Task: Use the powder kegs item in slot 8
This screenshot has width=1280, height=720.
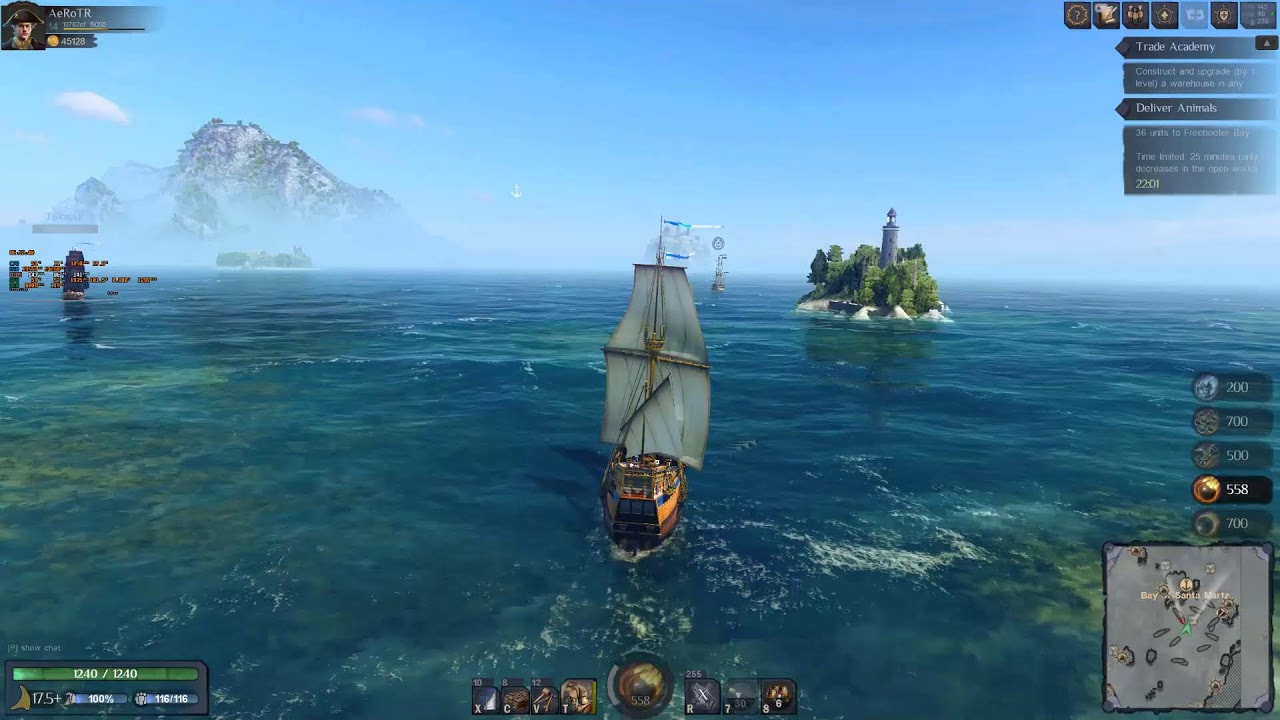Action: [778, 696]
